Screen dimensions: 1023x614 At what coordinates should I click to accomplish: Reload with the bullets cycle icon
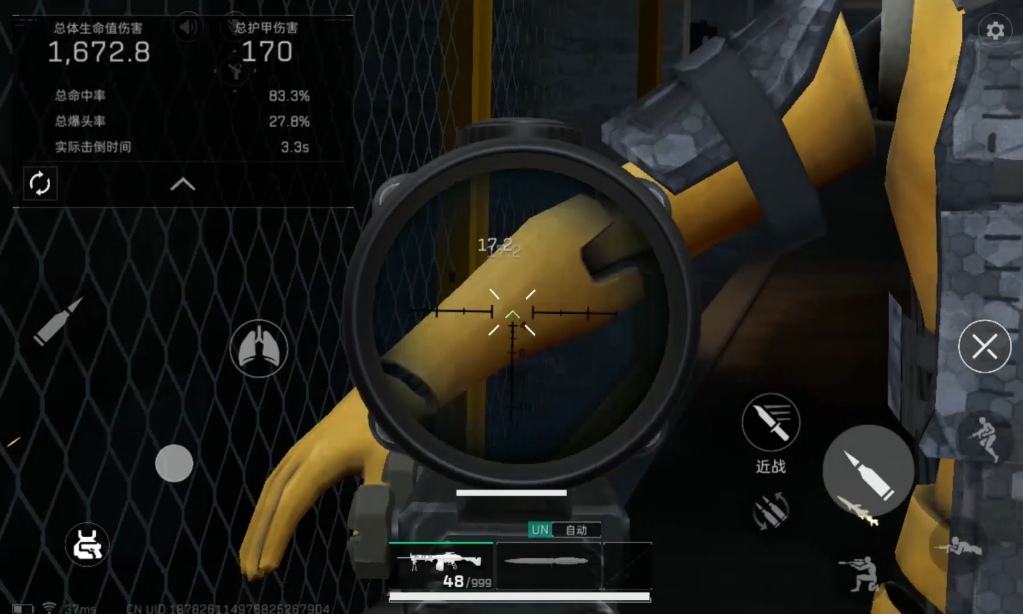pyautogui.click(x=771, y=510)
